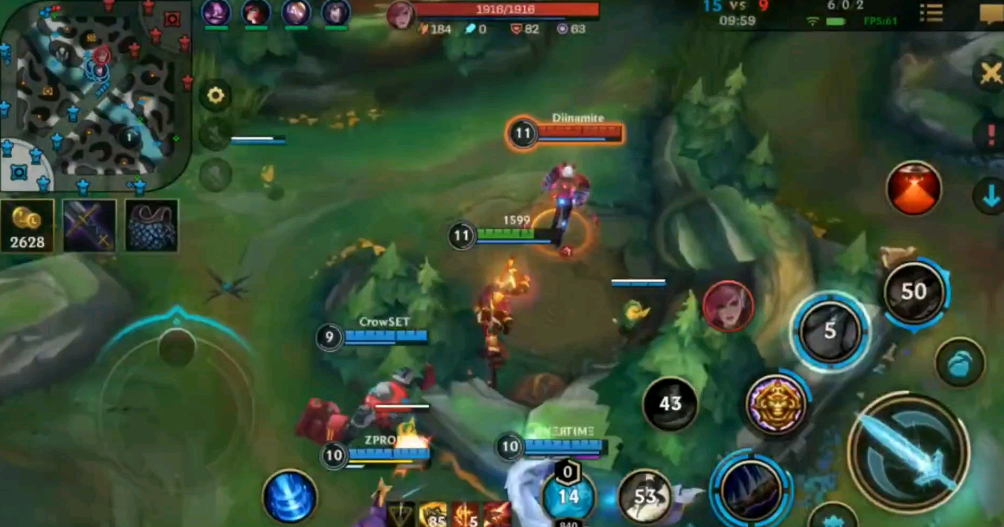The width and height of the screenshot is (1004, 527).
Task: Start recall with the blue swirl button
Action: 290,497
